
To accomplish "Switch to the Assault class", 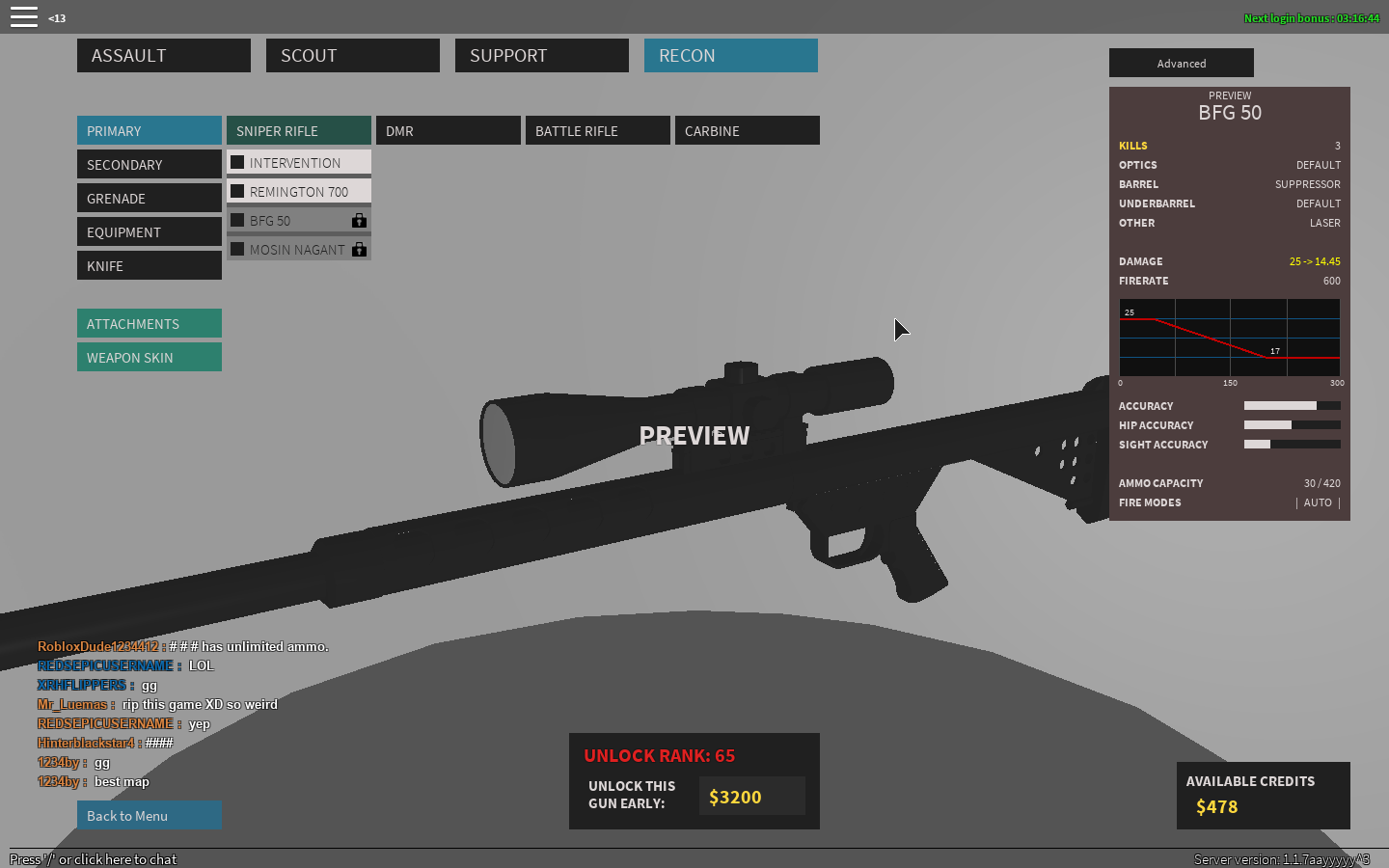I will point(163,56).
